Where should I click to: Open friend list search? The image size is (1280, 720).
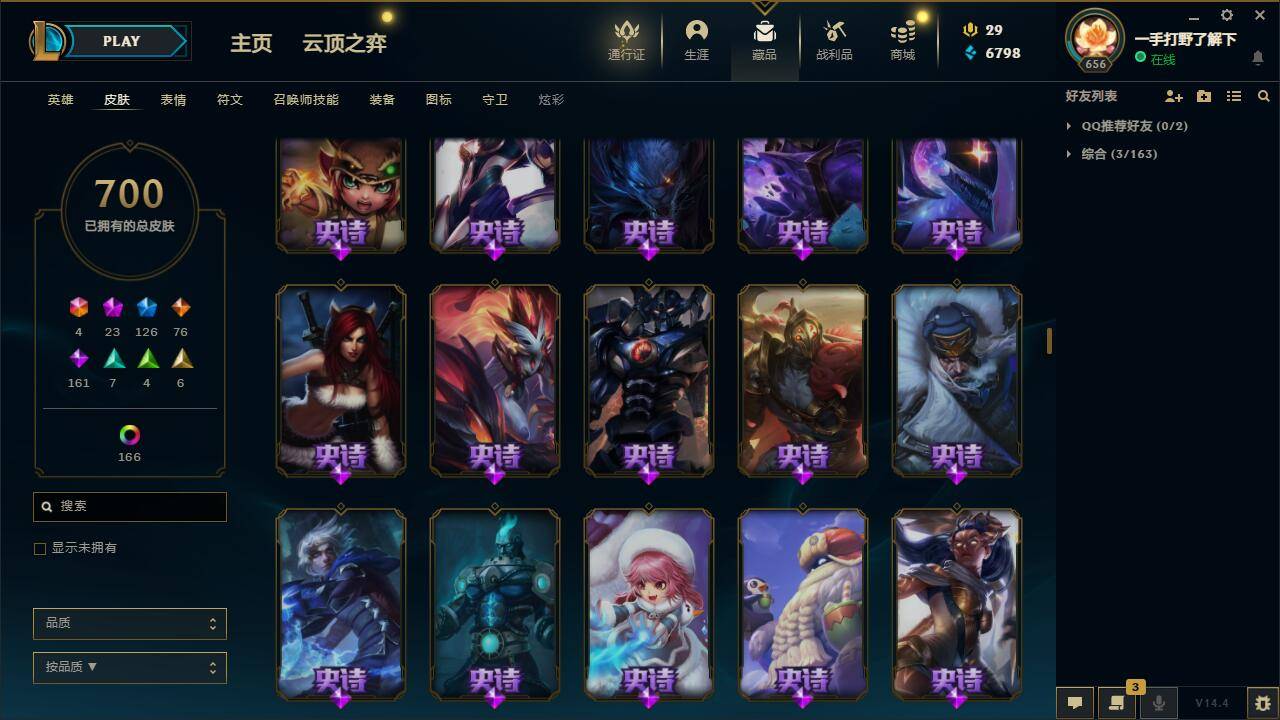click(x=1263, y=96)
